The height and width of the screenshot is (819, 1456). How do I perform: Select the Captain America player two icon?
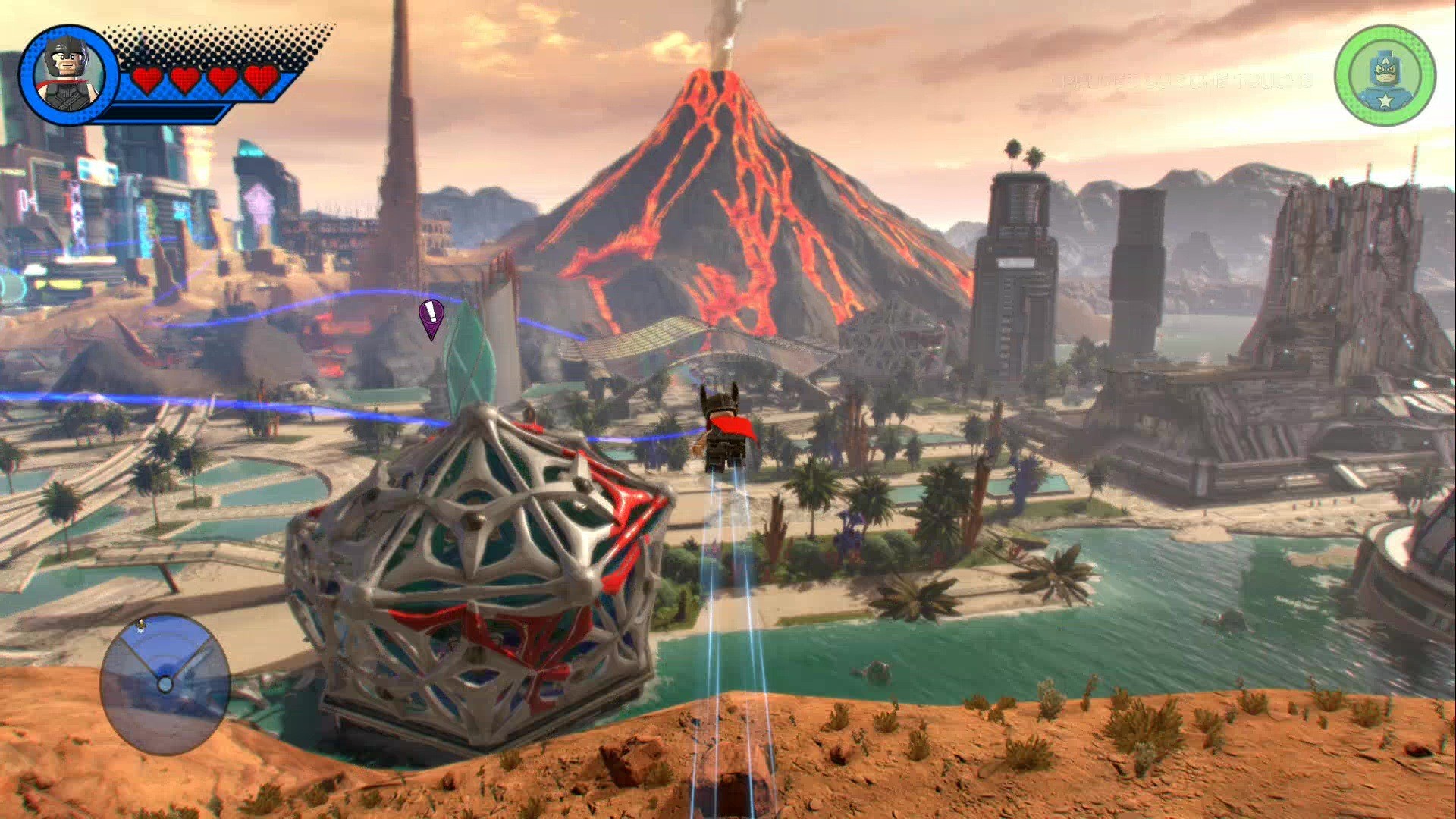point(1385,75)
